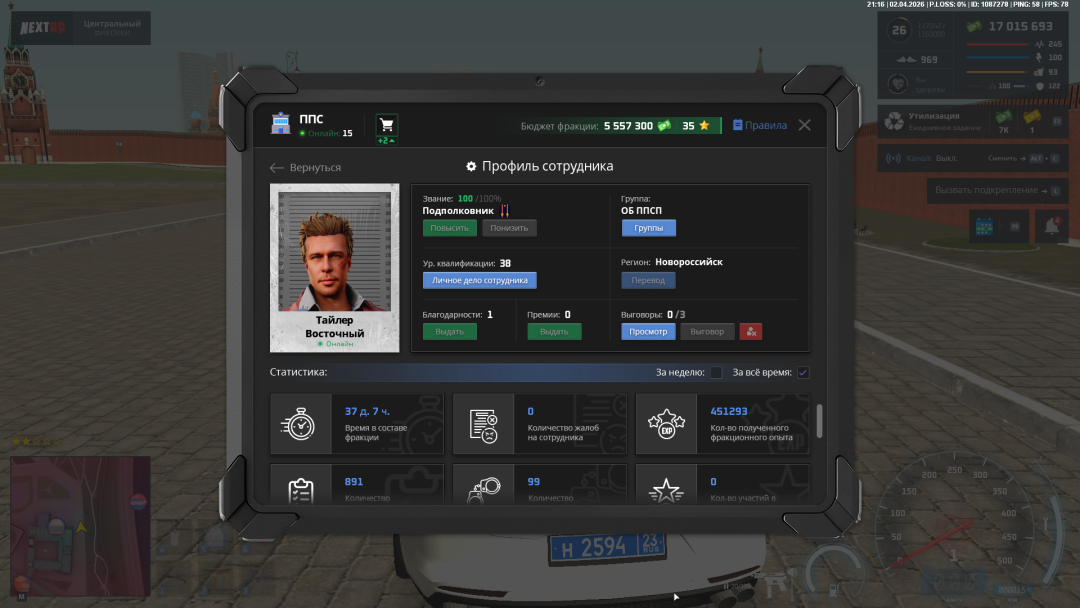Image resolution: width=1080 pixels, height=608 pixels.
Task: Issue a bonus under Премии
Action: tap(554, 332)
